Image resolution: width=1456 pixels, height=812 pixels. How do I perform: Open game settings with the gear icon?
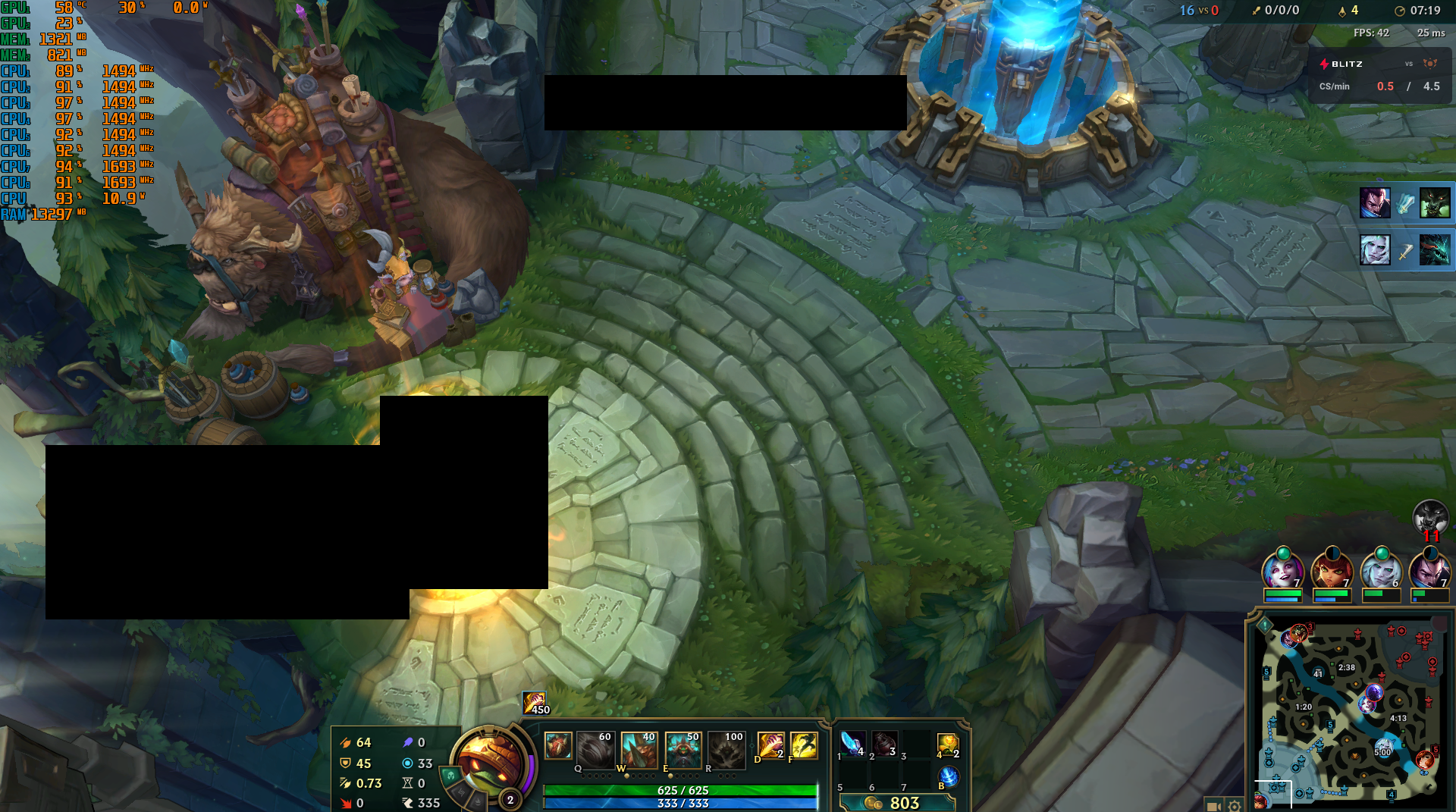(x=1235, y=807)
